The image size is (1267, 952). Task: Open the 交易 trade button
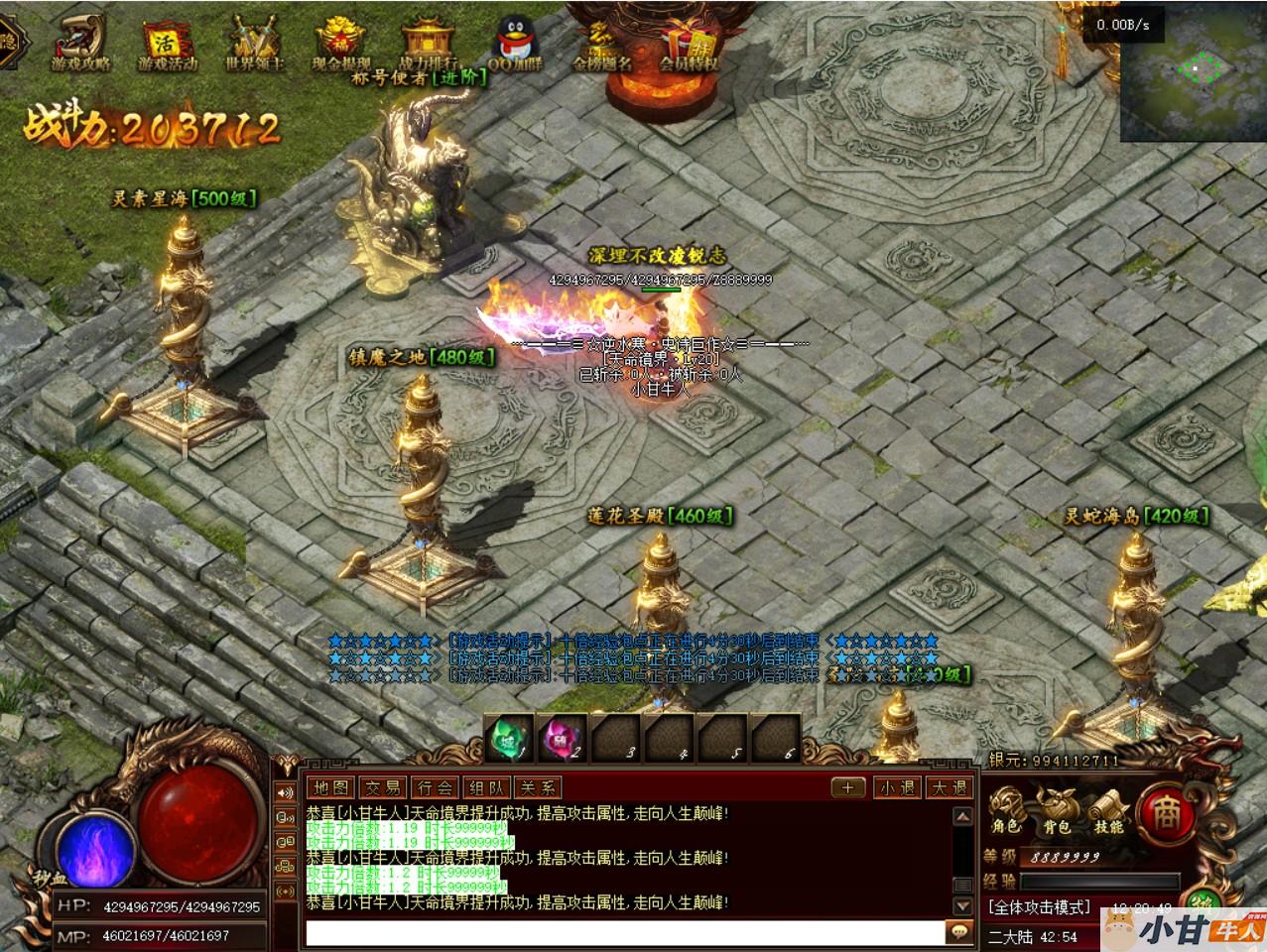click(383, 787)
